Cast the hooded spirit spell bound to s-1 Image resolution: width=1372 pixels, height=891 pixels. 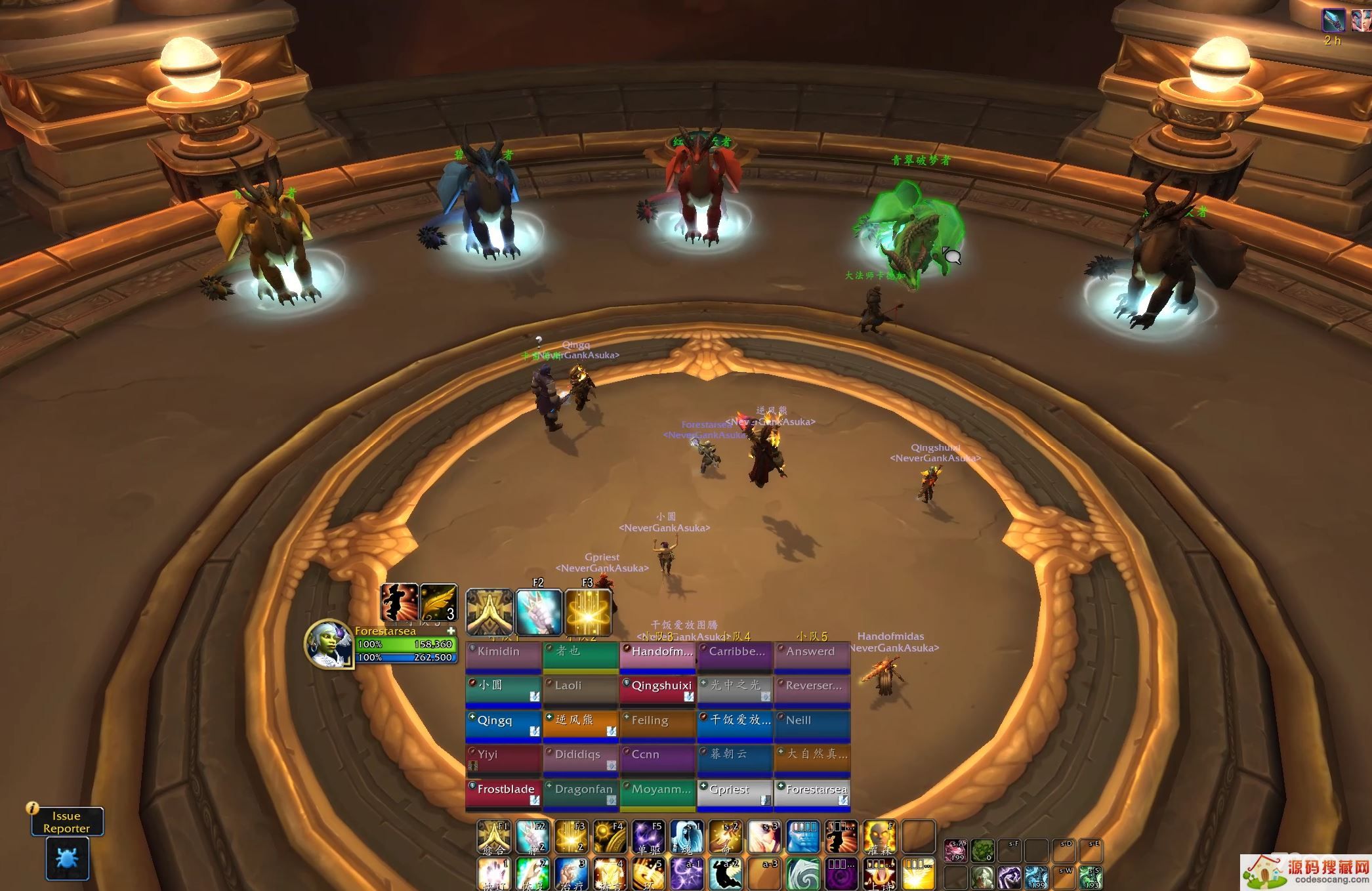click(x=687, y=837)
